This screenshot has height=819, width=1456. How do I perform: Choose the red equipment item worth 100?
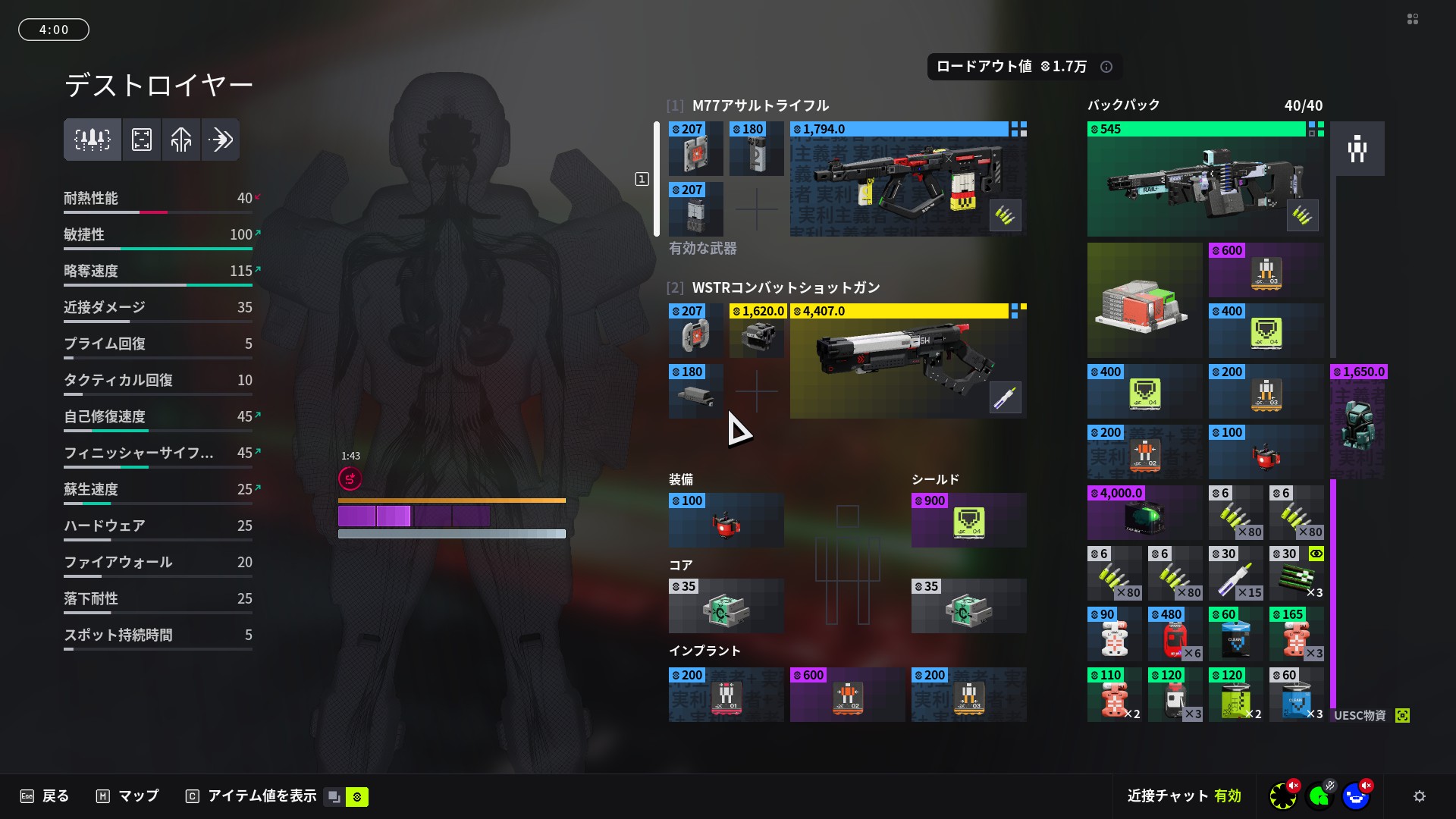click(x=726, y=520)
